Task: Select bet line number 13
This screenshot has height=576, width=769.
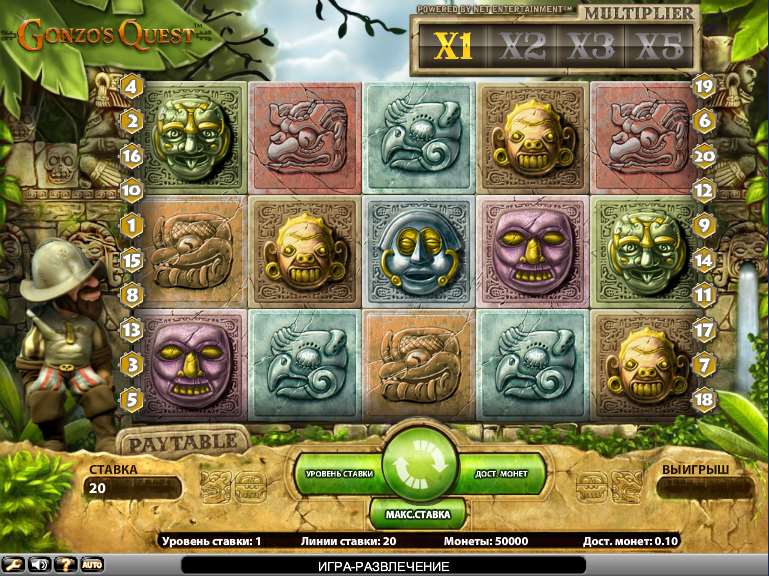Action: (x=131, y=329)
